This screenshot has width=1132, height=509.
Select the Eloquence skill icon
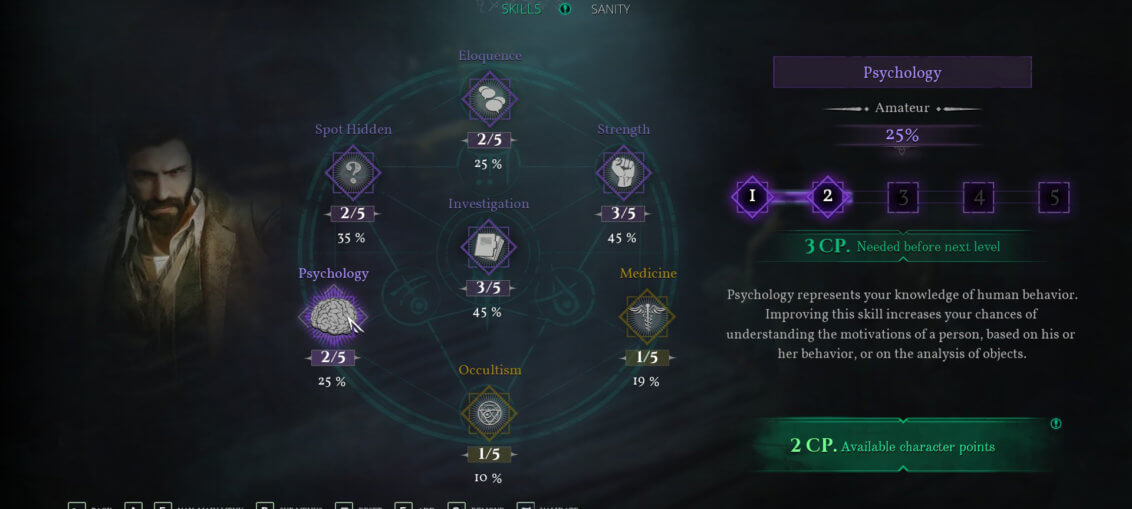[490, 99]
